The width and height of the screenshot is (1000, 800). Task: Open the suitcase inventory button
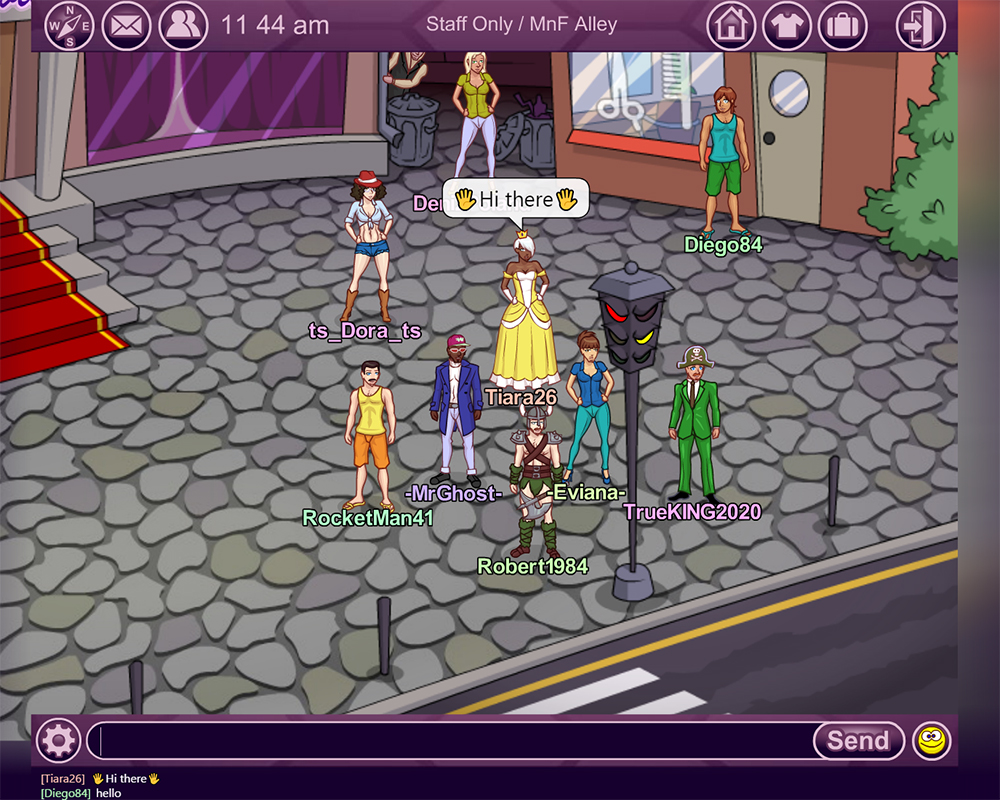pyautogui.click(x=843, y=25)
